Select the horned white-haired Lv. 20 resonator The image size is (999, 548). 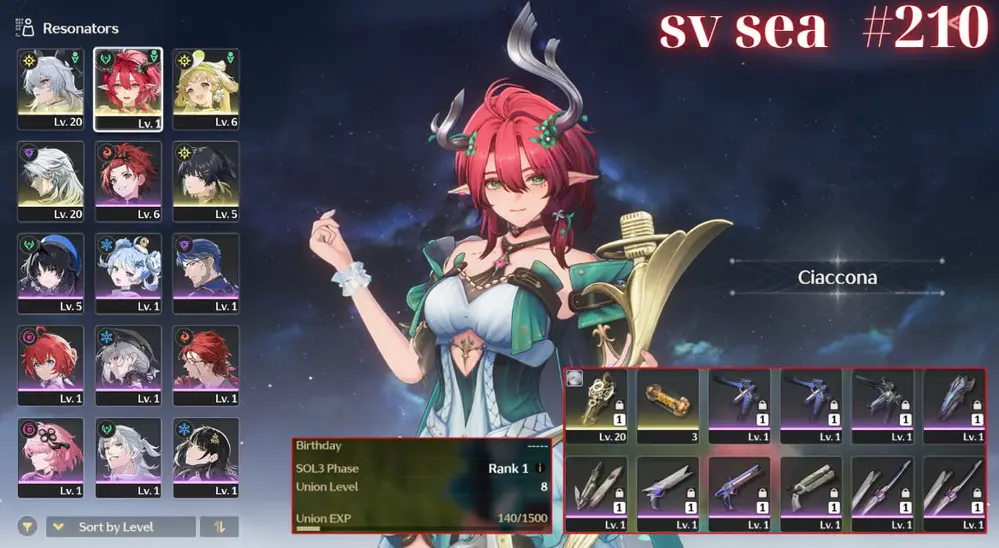coord(50,89)
